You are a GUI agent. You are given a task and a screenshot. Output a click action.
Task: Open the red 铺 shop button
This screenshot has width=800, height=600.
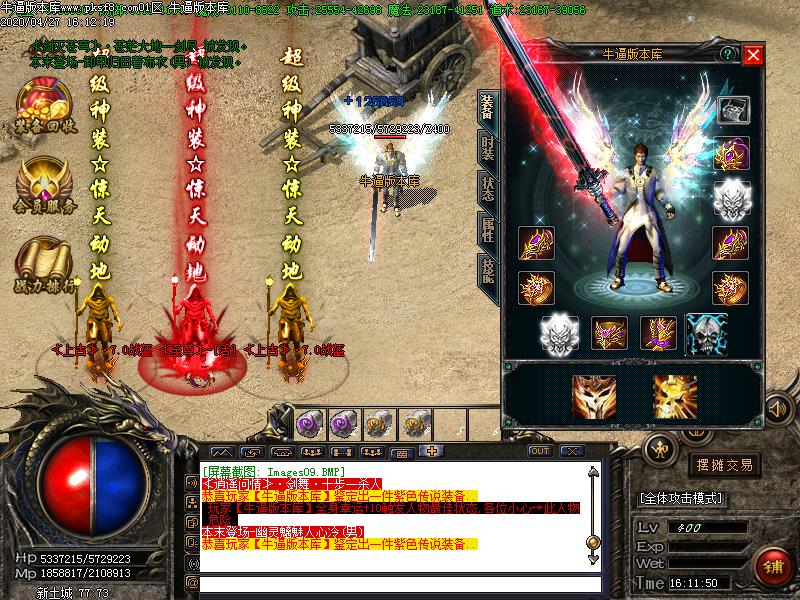pos(771,565)
